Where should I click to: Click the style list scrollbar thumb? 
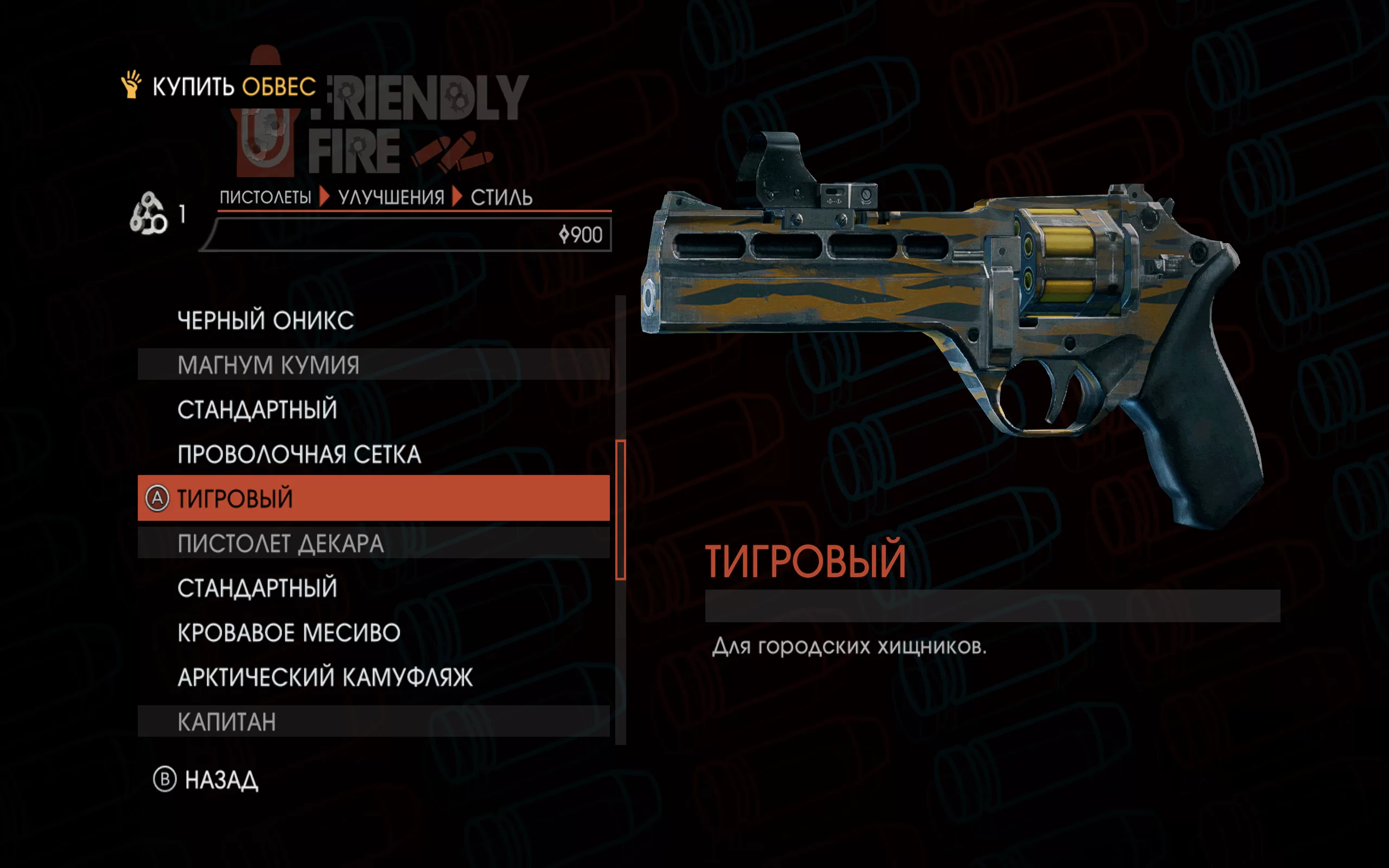(x=621, y=510)
